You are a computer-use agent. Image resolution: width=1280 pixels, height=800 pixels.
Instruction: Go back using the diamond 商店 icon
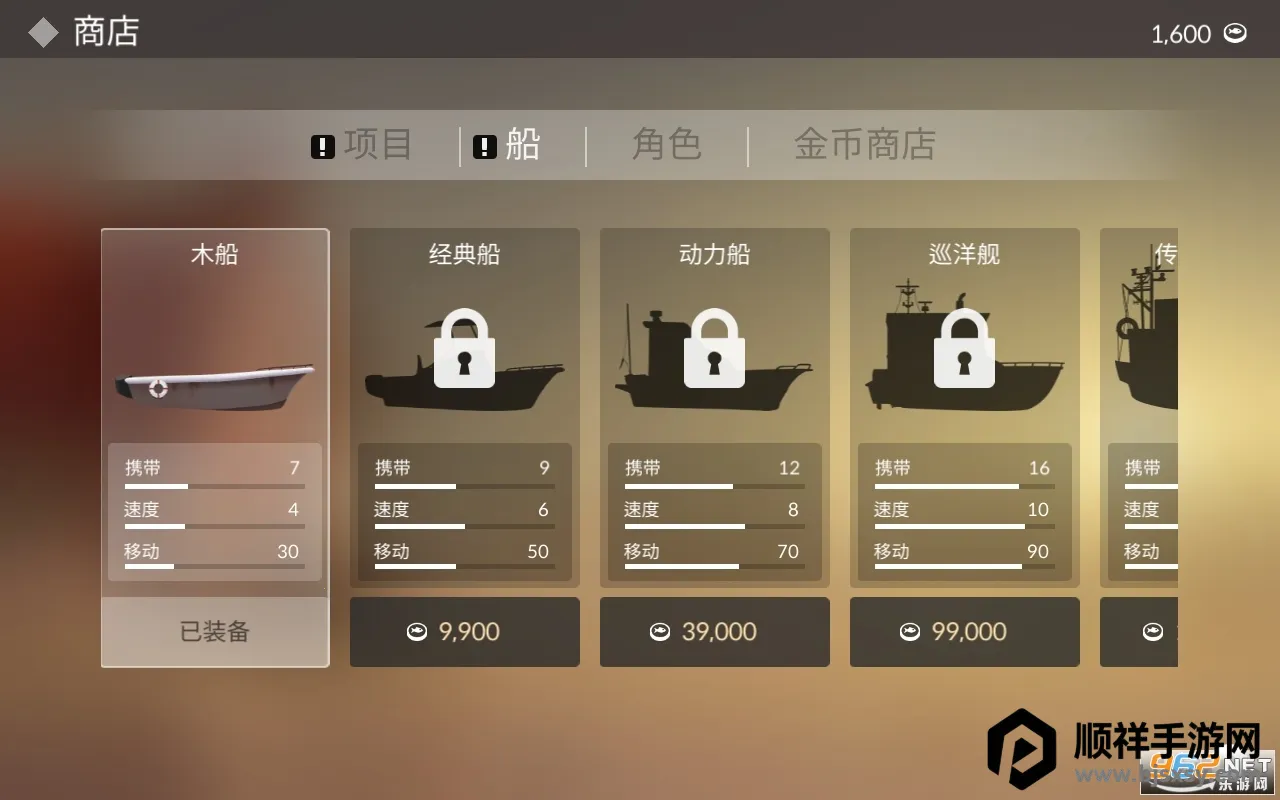click(43, 32)
